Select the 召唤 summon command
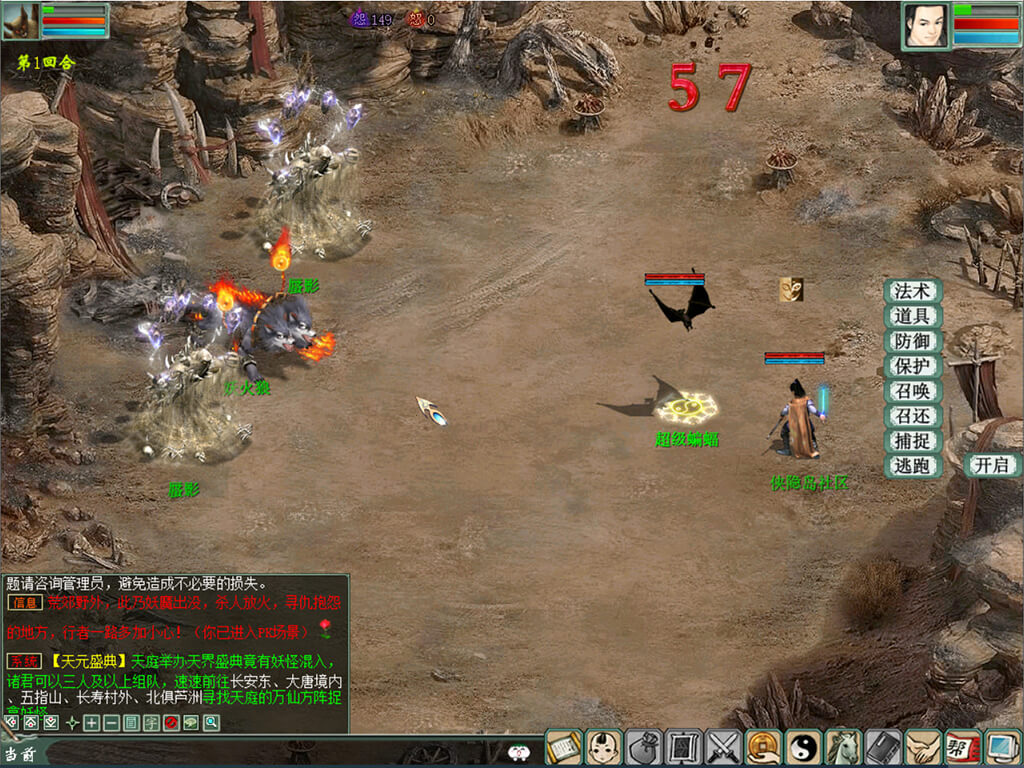This screenshot has width=1024, height=768. (912, 391)
